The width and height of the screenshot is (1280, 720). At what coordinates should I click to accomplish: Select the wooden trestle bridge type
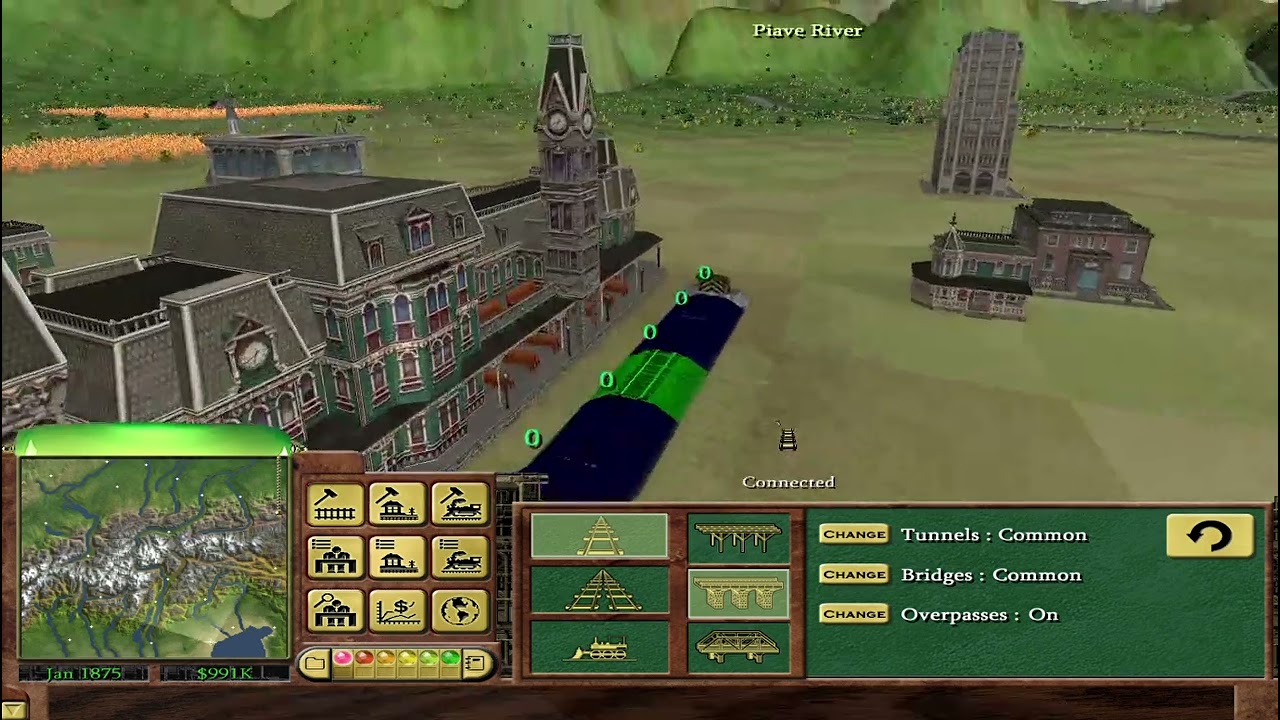[x=738, y=535]
